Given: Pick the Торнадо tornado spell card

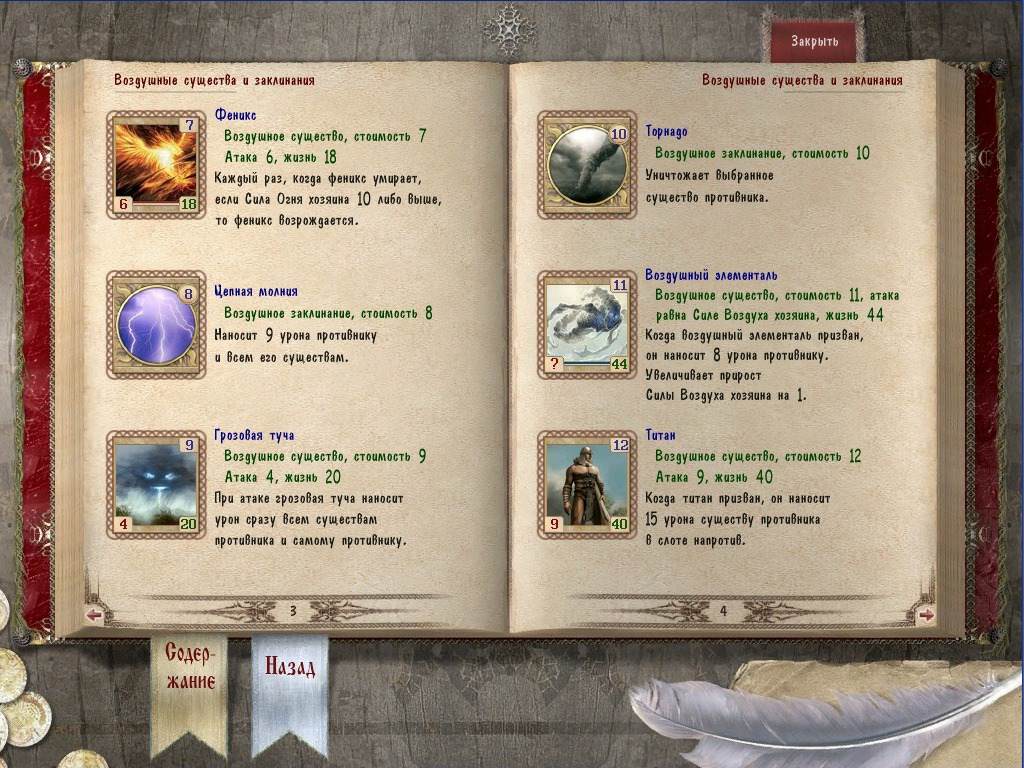Looking at the screenshot, I should click(x=587, y=165).
